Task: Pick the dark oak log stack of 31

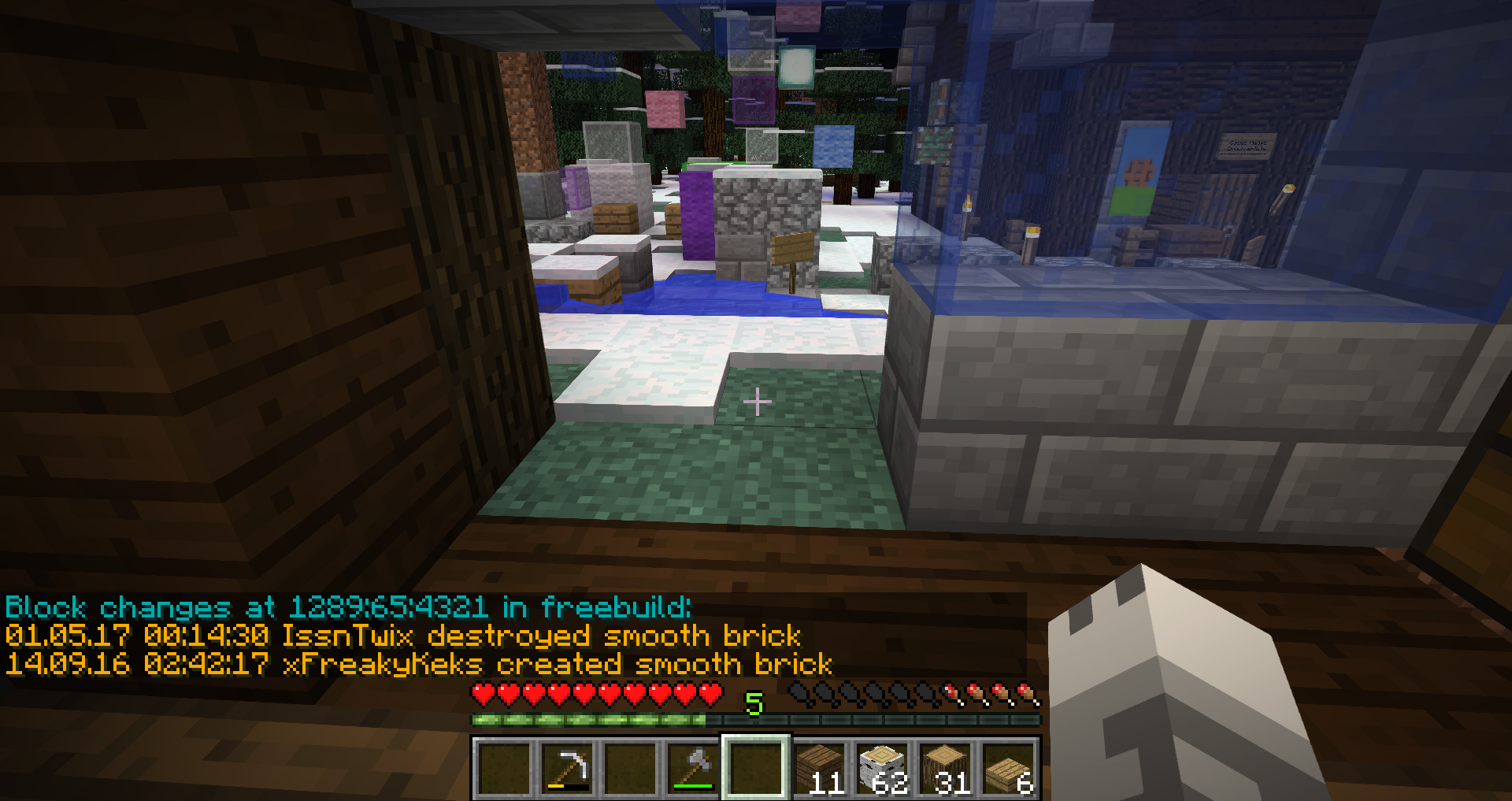Action: tap(946, 767)
